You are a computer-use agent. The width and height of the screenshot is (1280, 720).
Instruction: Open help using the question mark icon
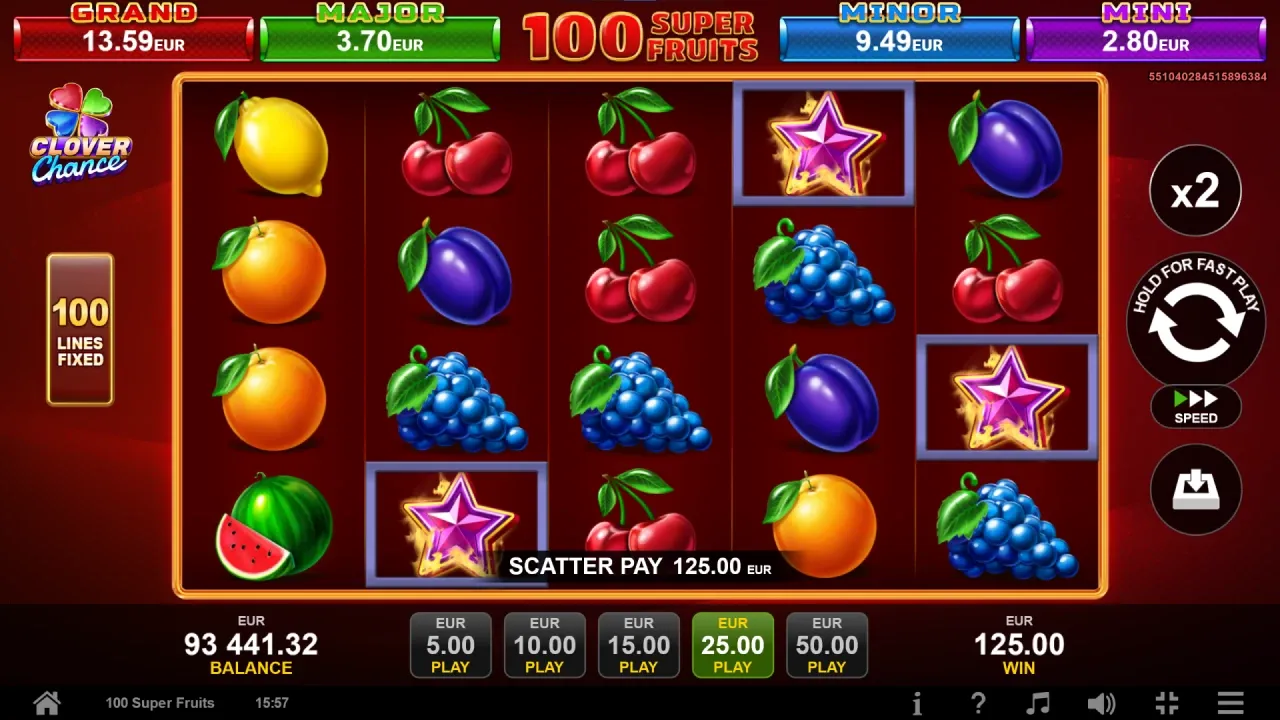[979, 702]
